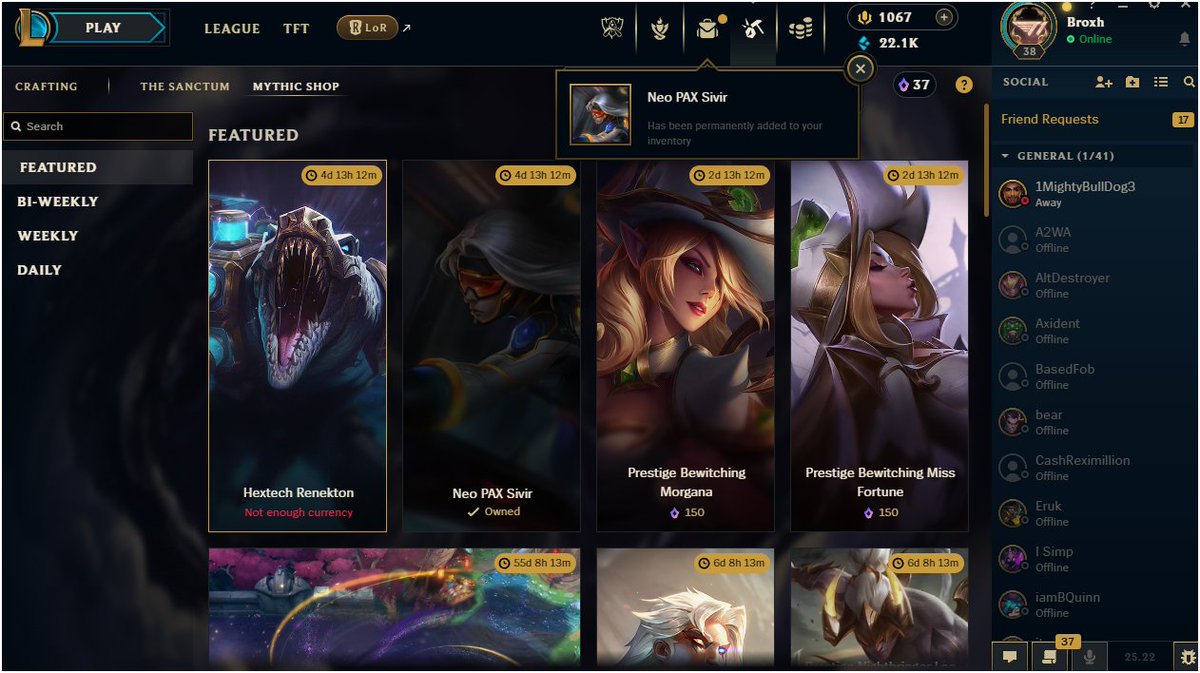Start a game with the PLAY button
This screenshot has height=673, width=1200.
(103, 28)
